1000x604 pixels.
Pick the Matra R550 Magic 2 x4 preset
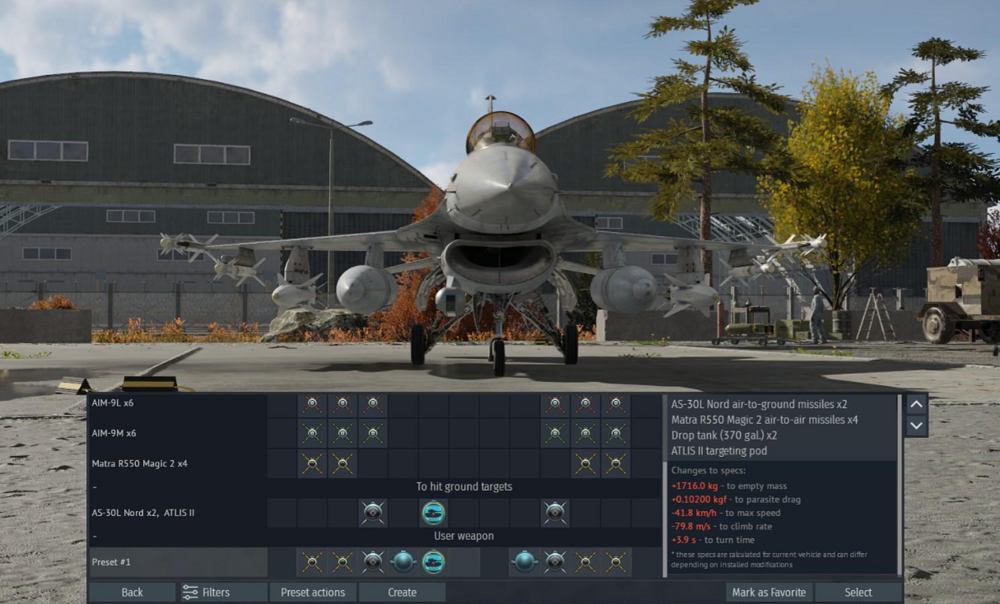click(x=176, y=463)
